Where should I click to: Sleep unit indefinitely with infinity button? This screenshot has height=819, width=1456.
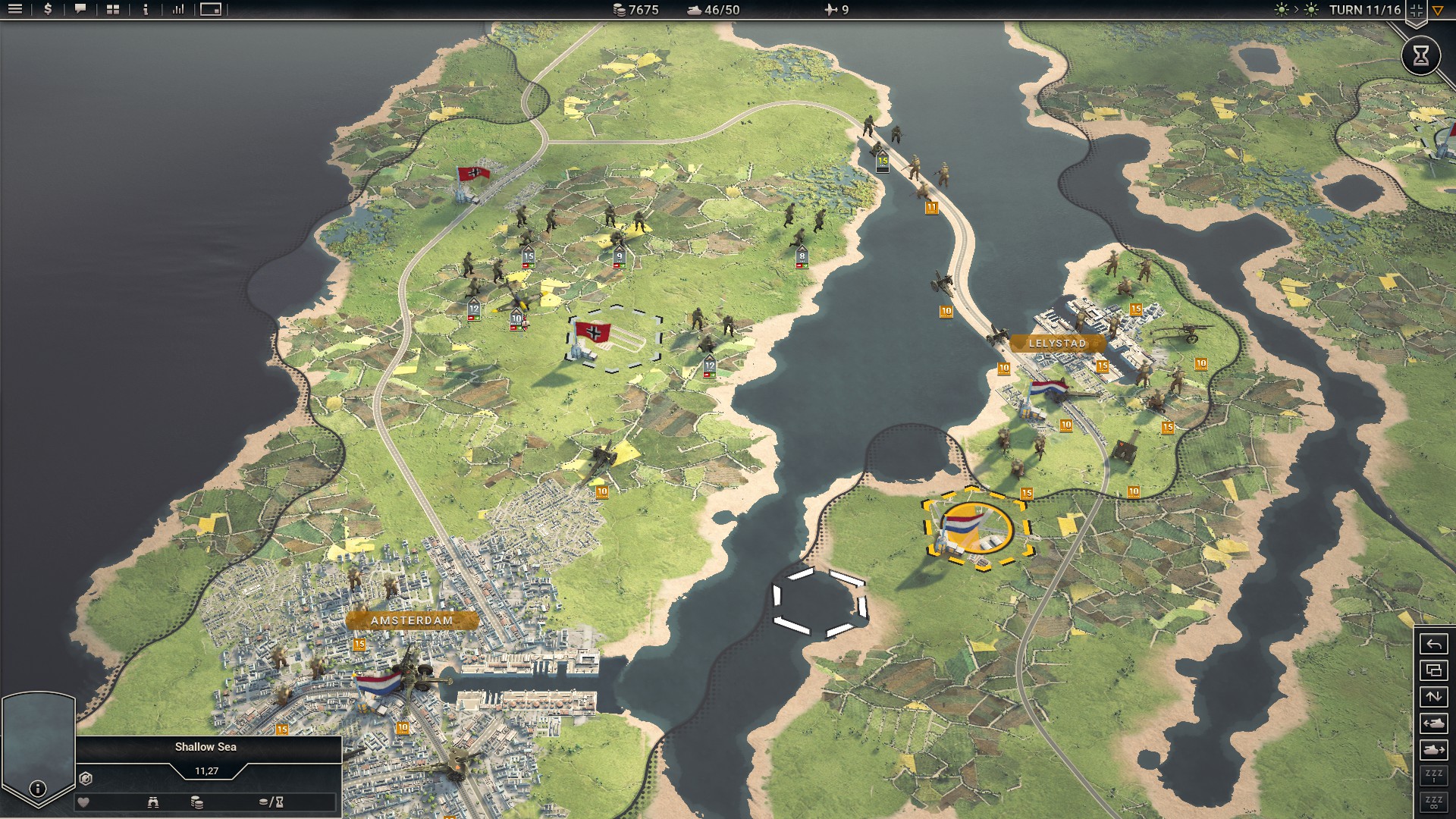[1433, 802]
